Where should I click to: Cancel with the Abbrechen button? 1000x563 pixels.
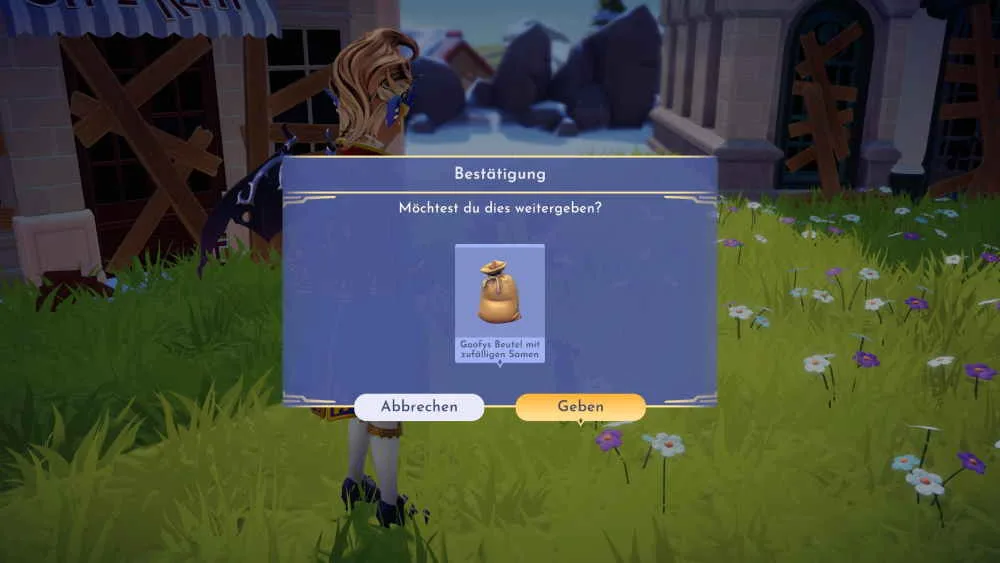[419, 407]
